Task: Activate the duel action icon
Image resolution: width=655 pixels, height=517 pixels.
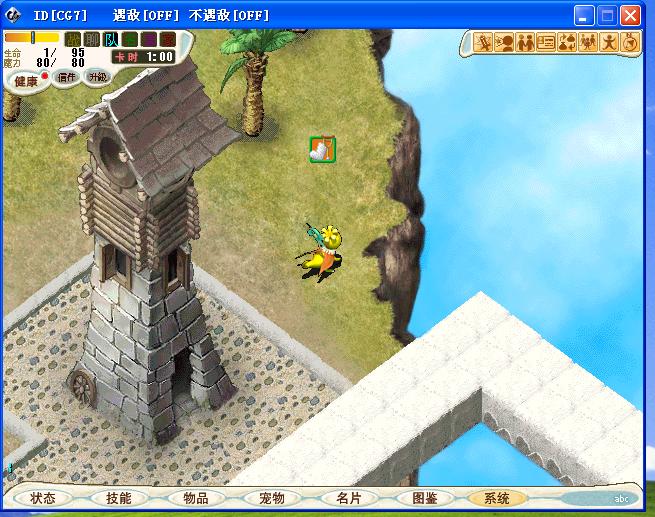Action: pos(483,43)
